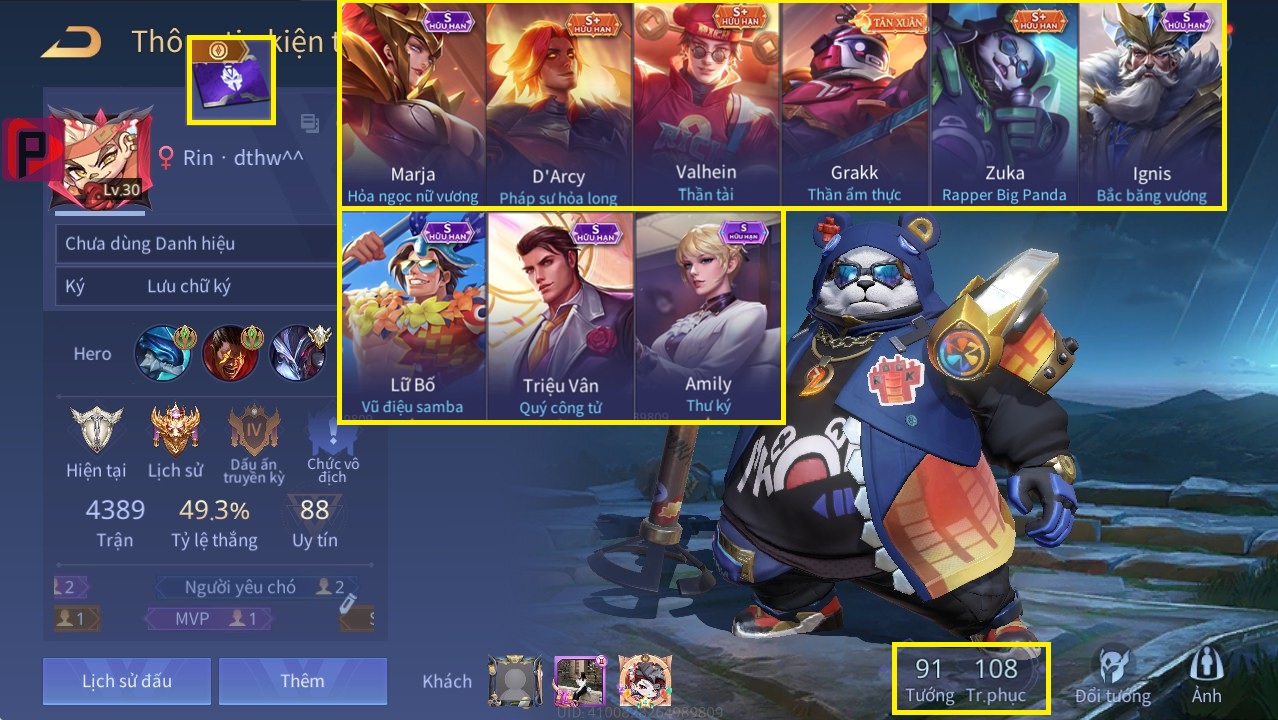The width and height of the screenshot is (1278, 720).
Task: Select the Hiện tại rank badge
Action: pyautogui.click(x=96, y=430)
